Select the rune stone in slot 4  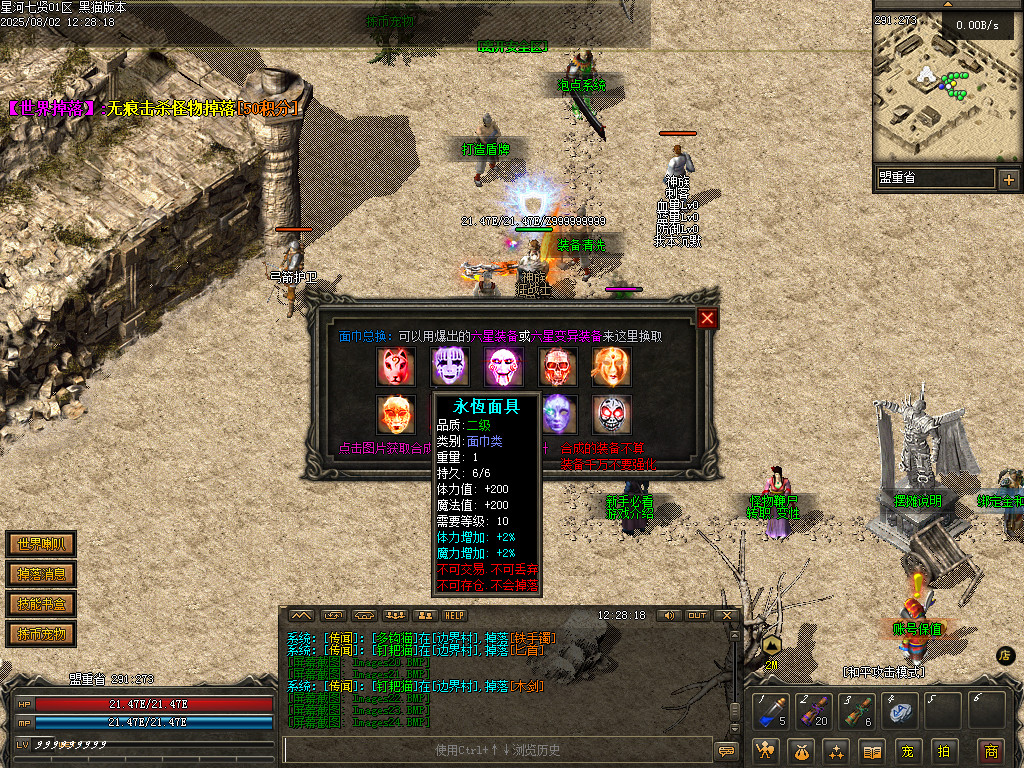[x=900, y=709]
